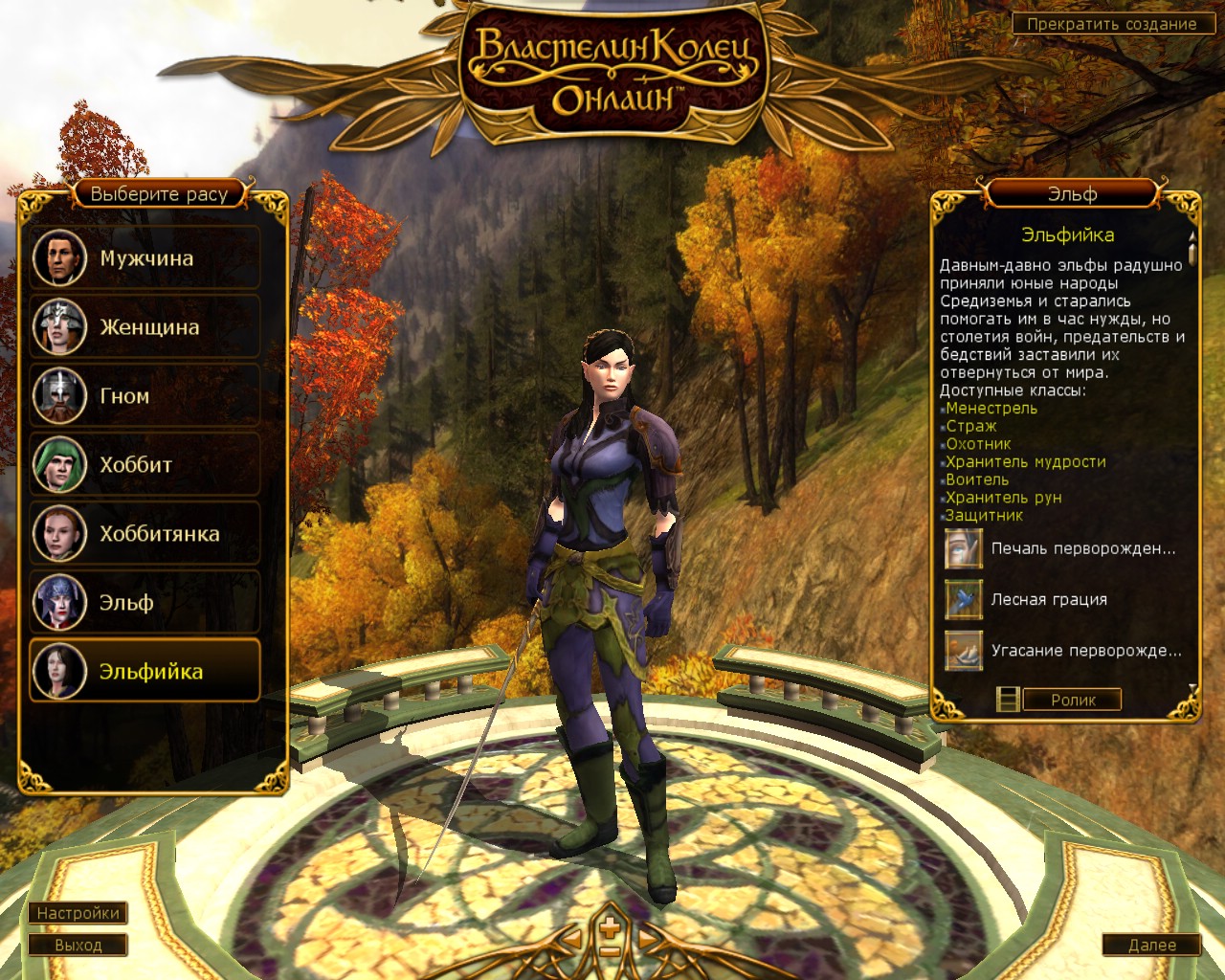
Task: Pick the Гном race
Action: coord(145,396)
